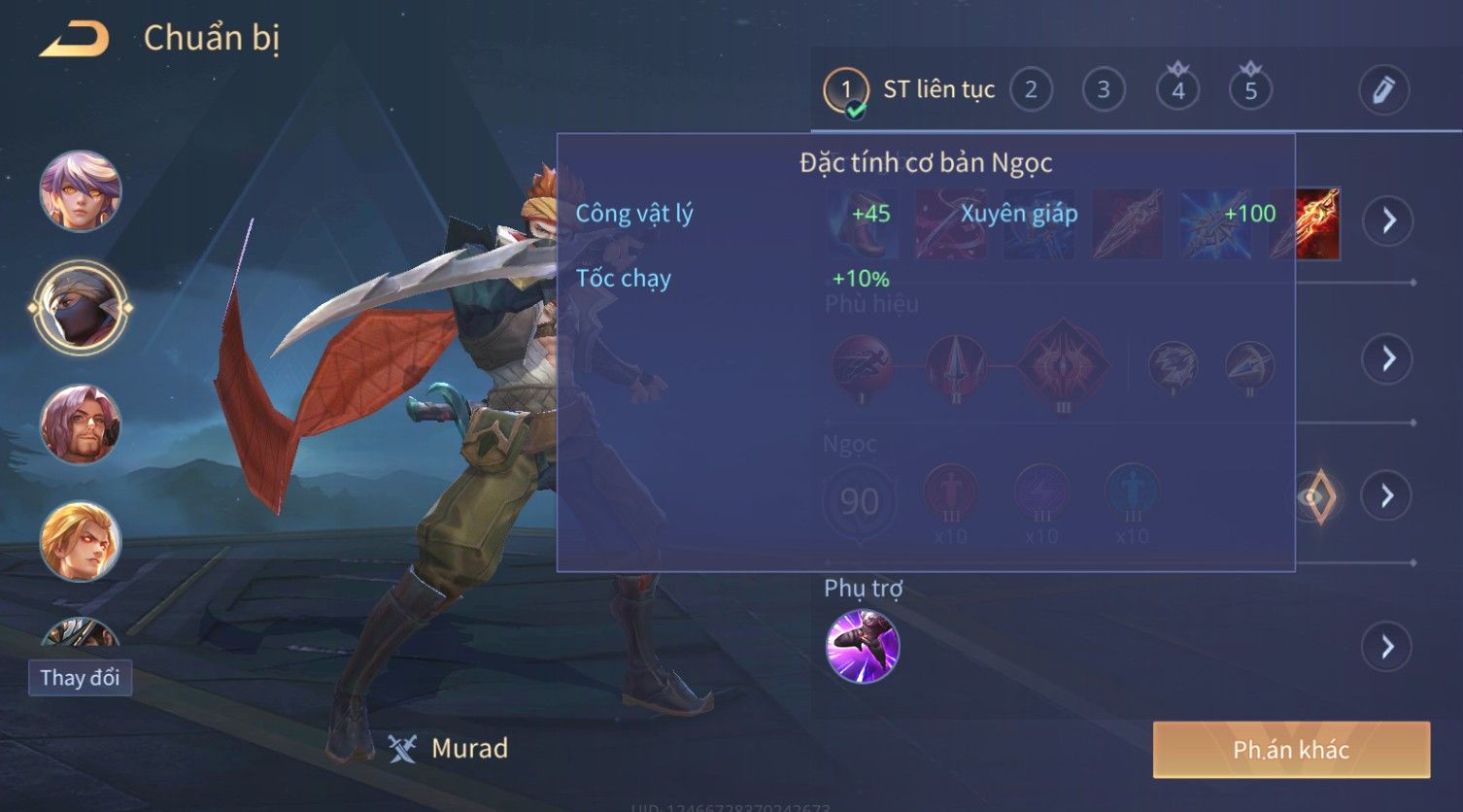Choose preset slot 5
The image size is (1463, 812).
[x=1250, y=90]
